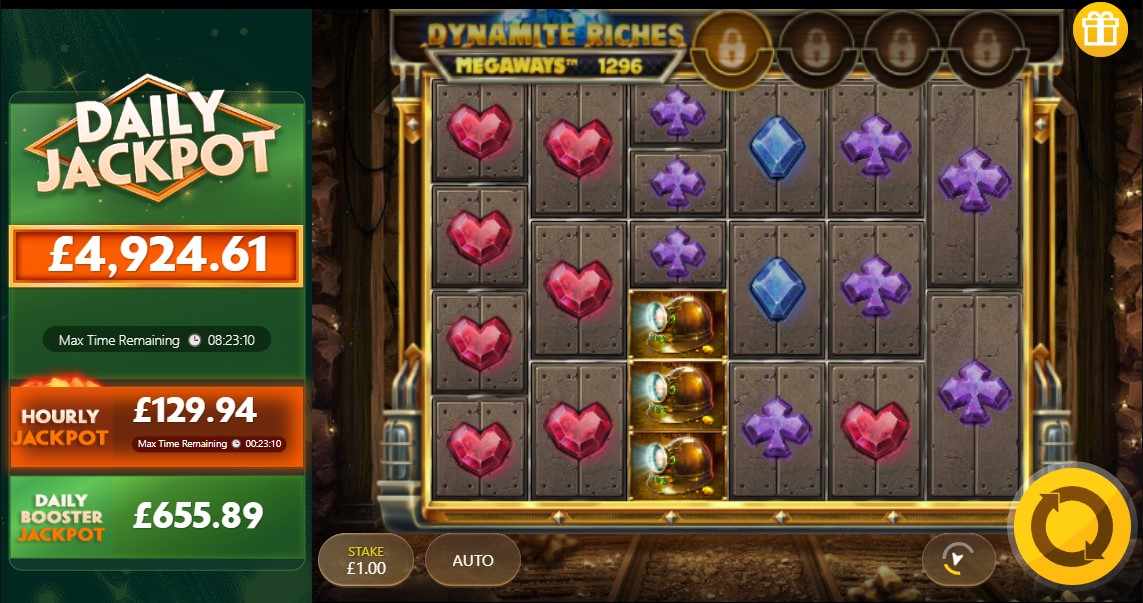The width and height of the screenshot is (1143, 603).
Task: Open the Hourly Jackpot panel
Action: pos(156,426)
